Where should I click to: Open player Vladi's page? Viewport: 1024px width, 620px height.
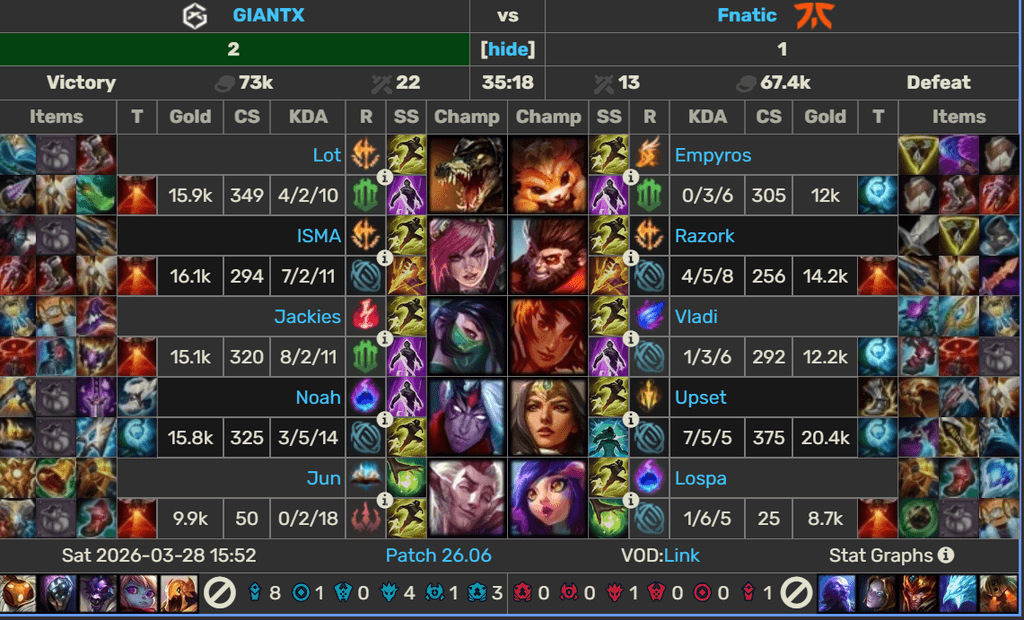coord(696,317)
